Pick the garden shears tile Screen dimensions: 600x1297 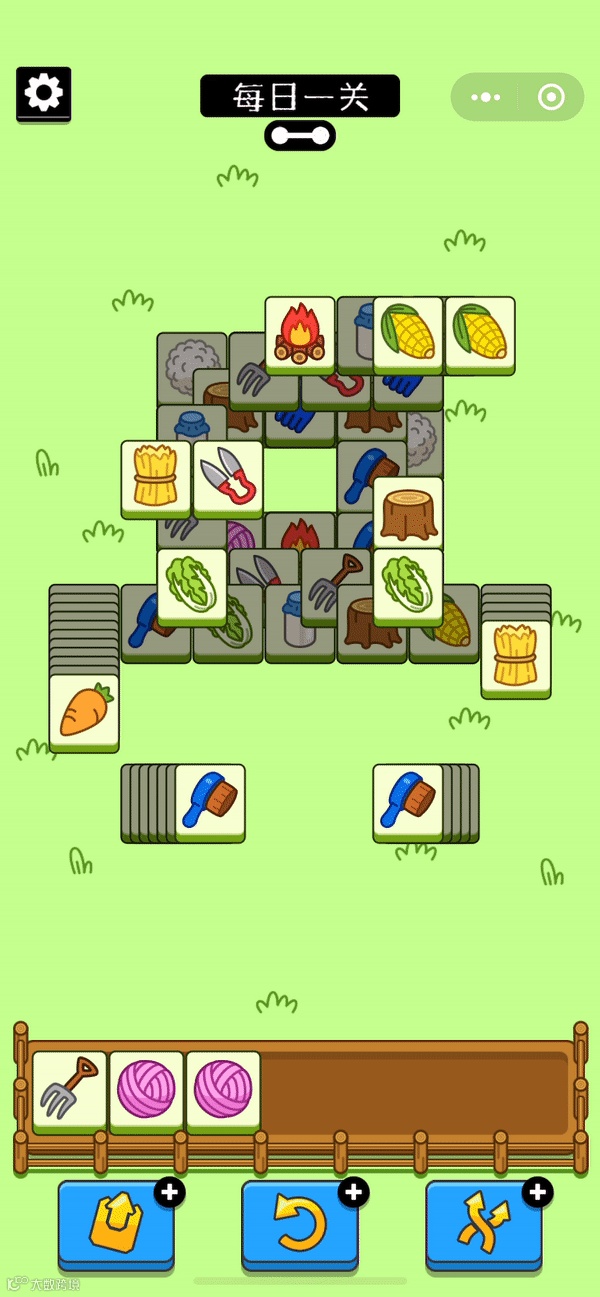pos(228,477)
